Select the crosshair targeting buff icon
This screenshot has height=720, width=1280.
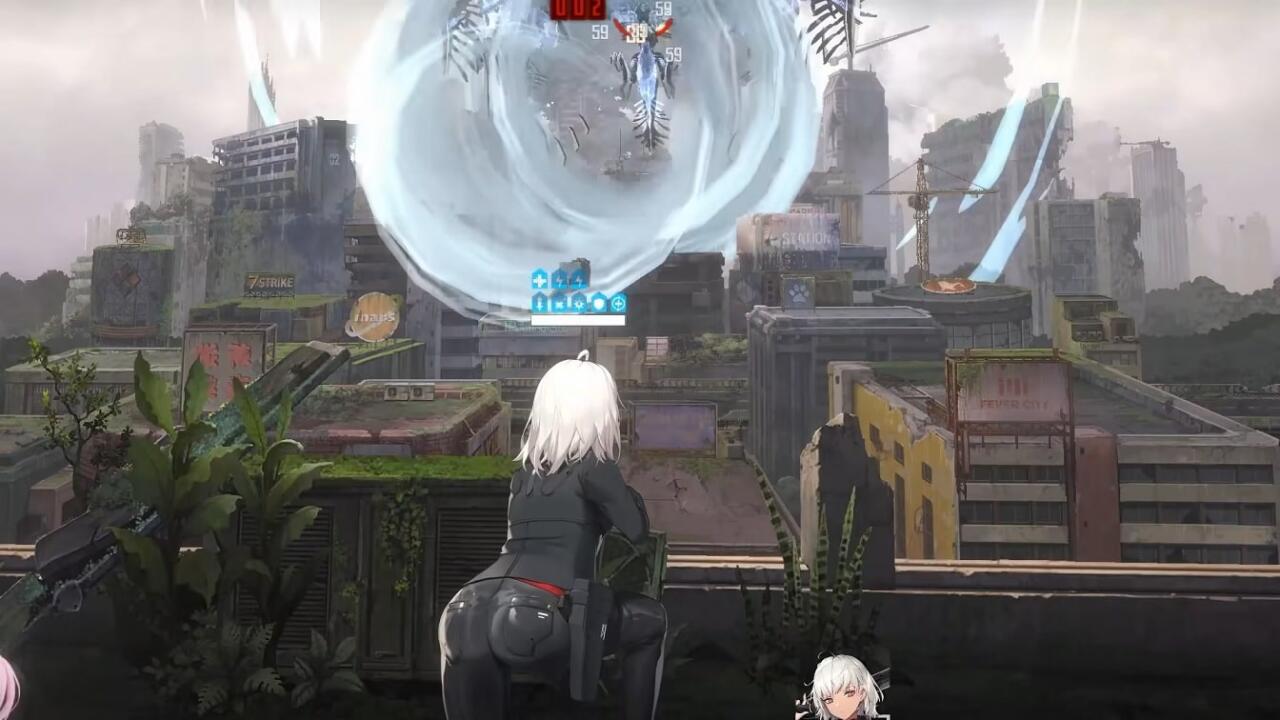click(x=618, y=303)
